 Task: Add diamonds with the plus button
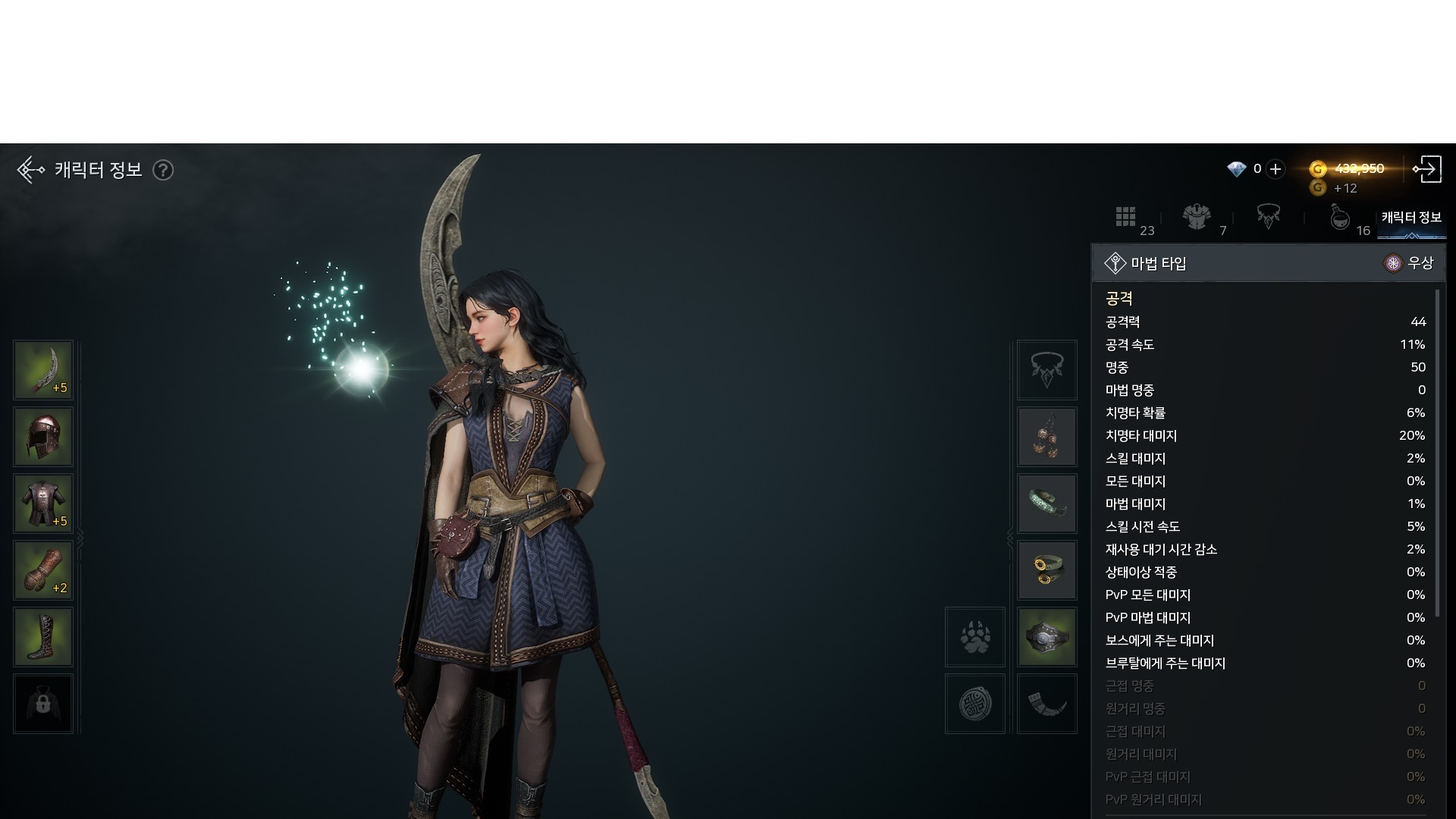(x=1276, y=169)
